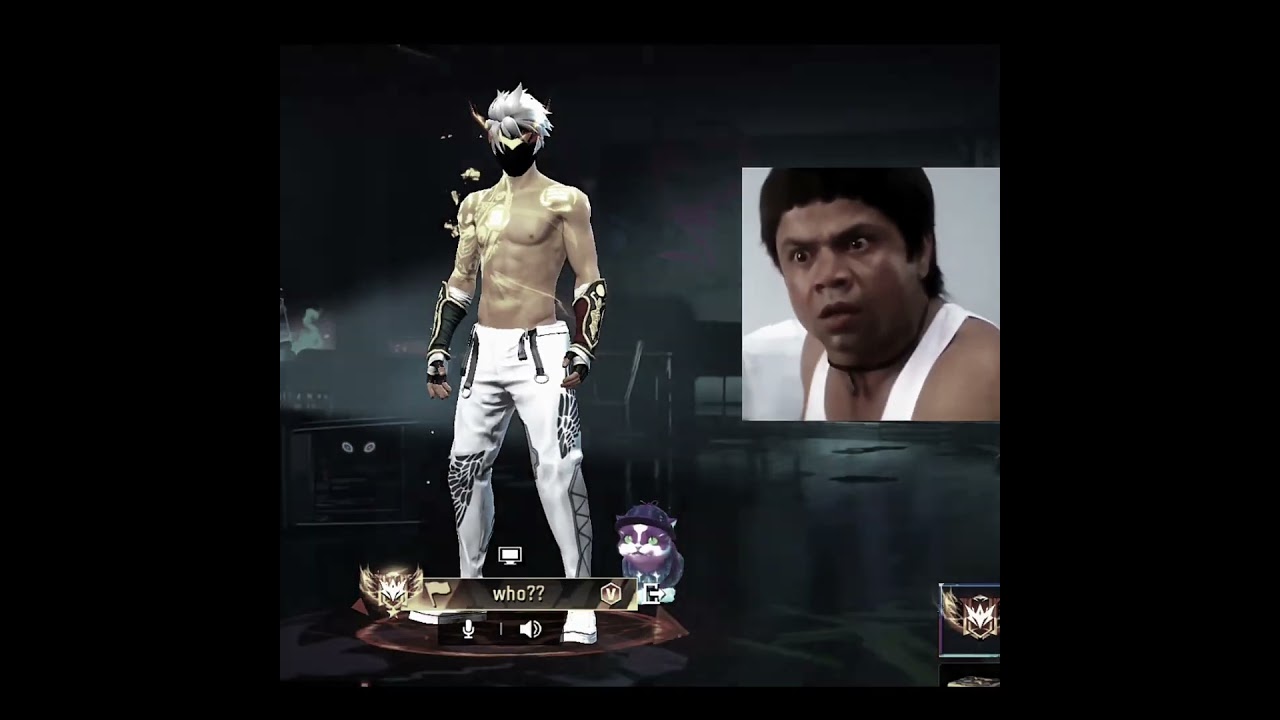Open the winged rank badge beside the nameplate
This screenshot has width=1280, height=720.
tap(391, 592)
